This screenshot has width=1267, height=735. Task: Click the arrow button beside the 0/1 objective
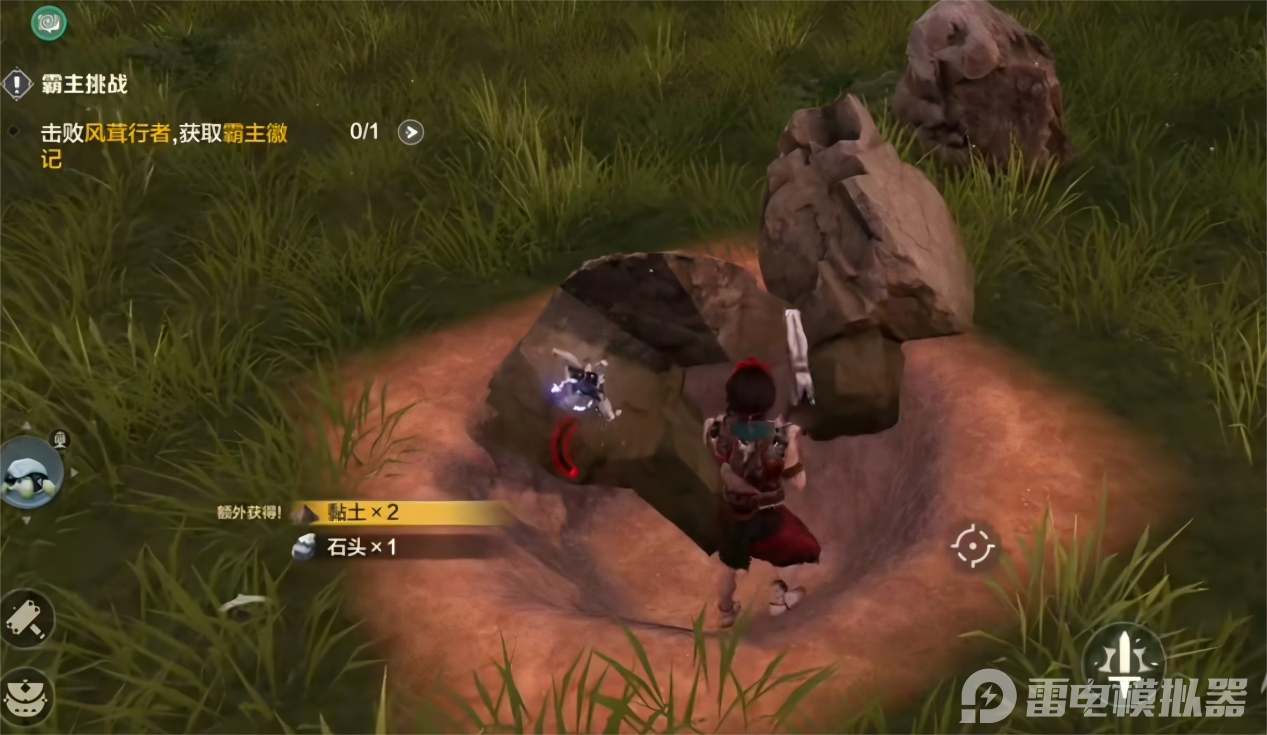tap(411, 132)
